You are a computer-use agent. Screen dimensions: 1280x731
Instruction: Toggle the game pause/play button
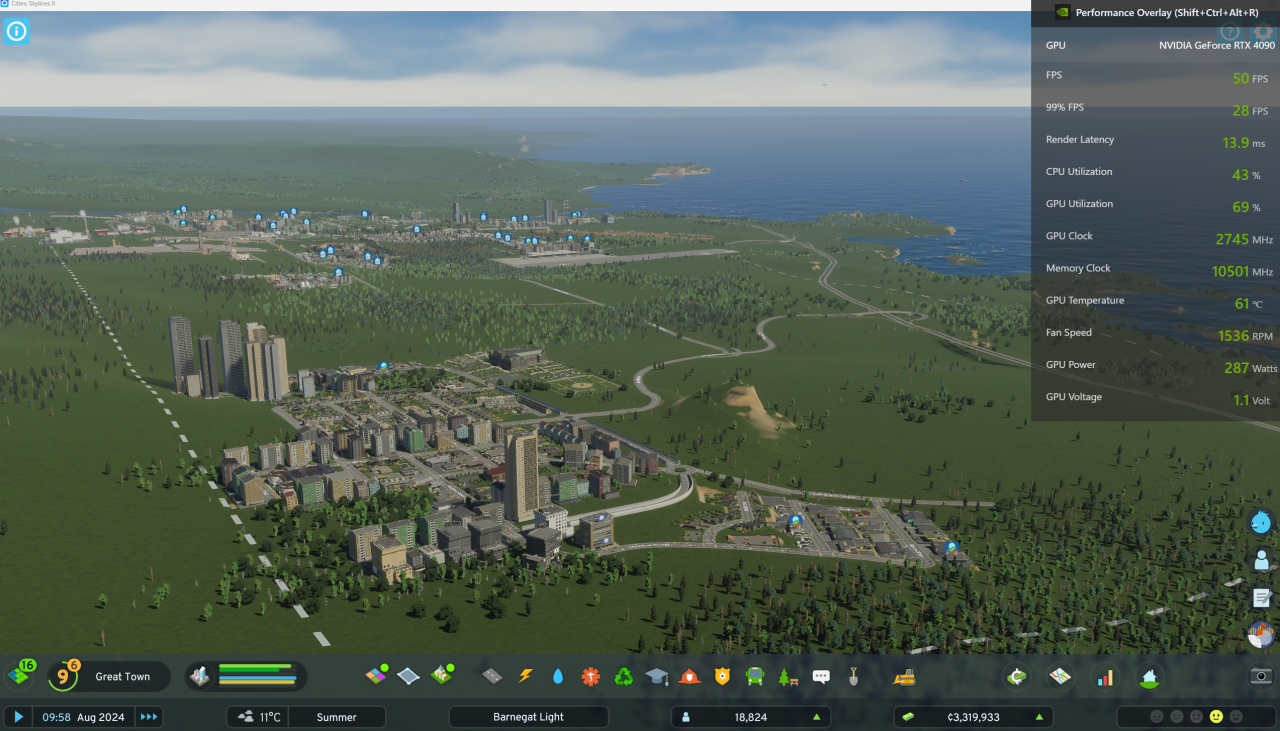tap(18, 717)
